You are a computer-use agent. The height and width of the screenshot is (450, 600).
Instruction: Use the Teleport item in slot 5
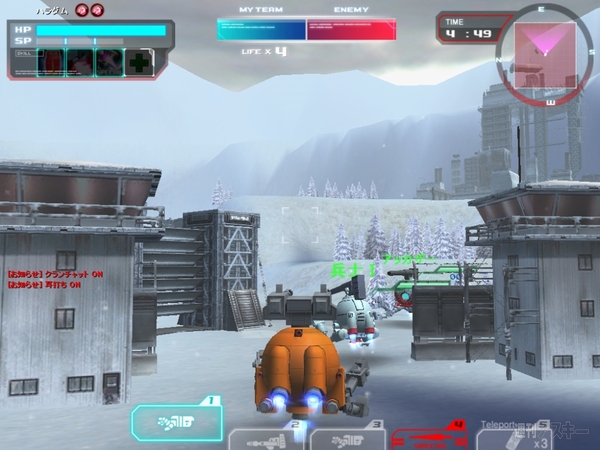coord(514,436)
